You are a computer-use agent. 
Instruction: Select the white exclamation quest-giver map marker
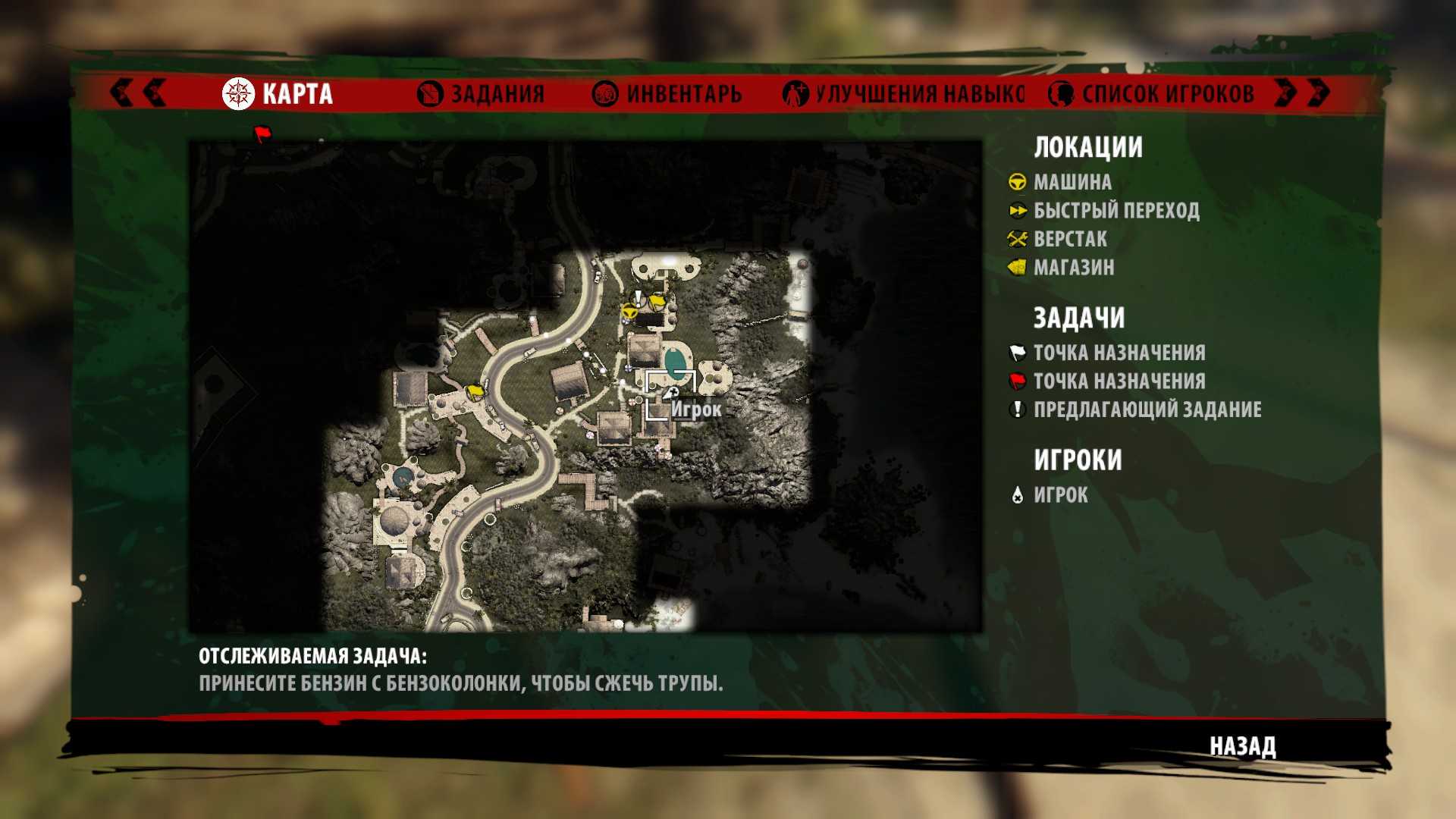pyautogui.click(x=639, y=297)
